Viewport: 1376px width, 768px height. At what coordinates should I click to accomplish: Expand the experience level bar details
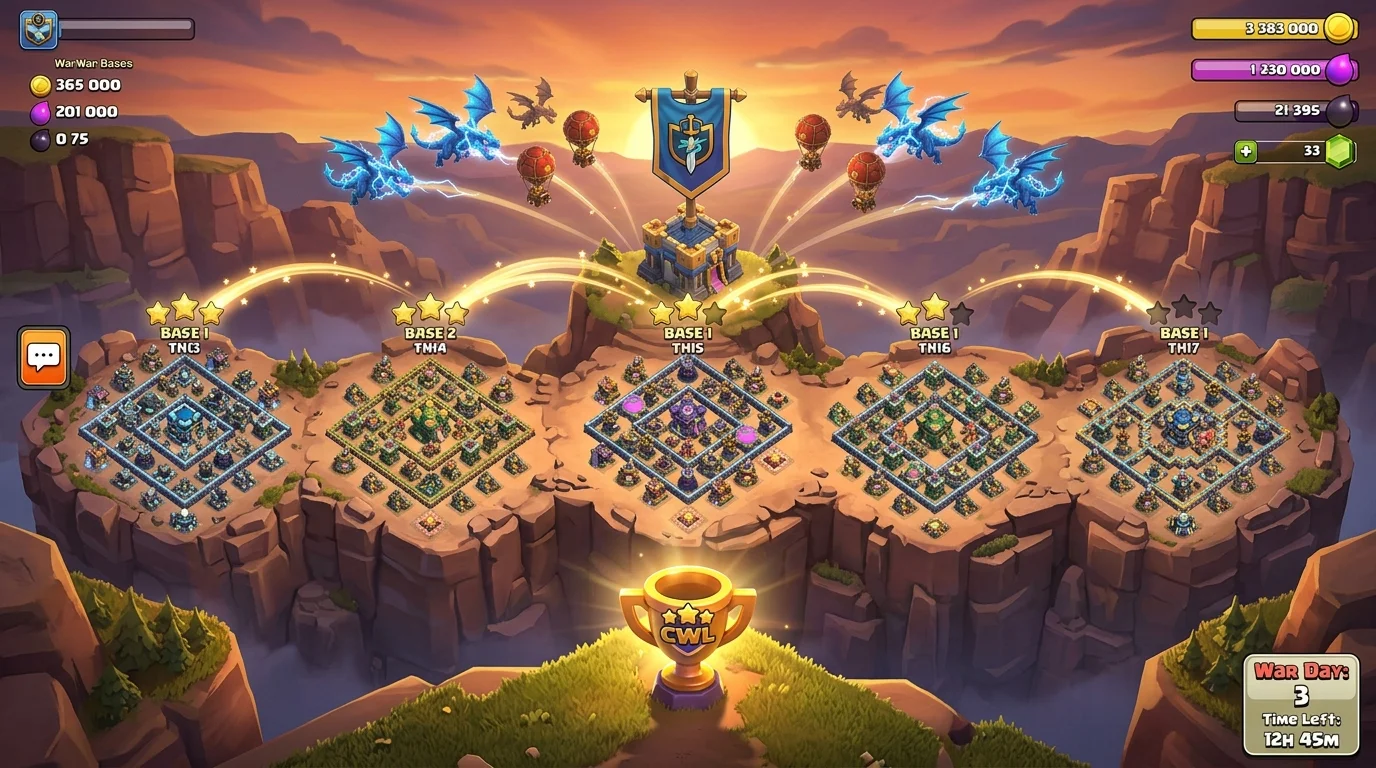[x=130, y=28]
